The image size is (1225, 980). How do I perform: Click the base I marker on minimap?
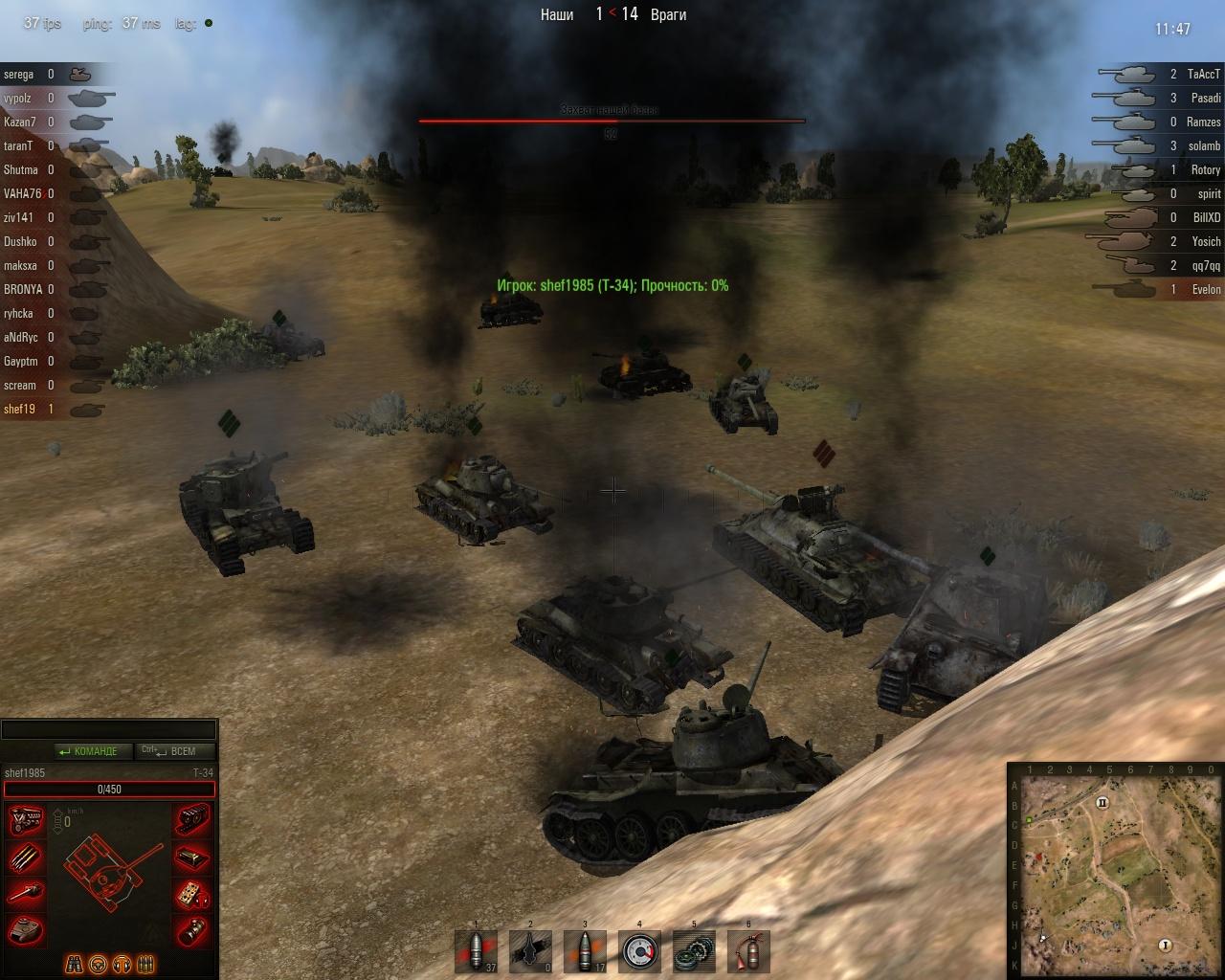coord(1165,945)
